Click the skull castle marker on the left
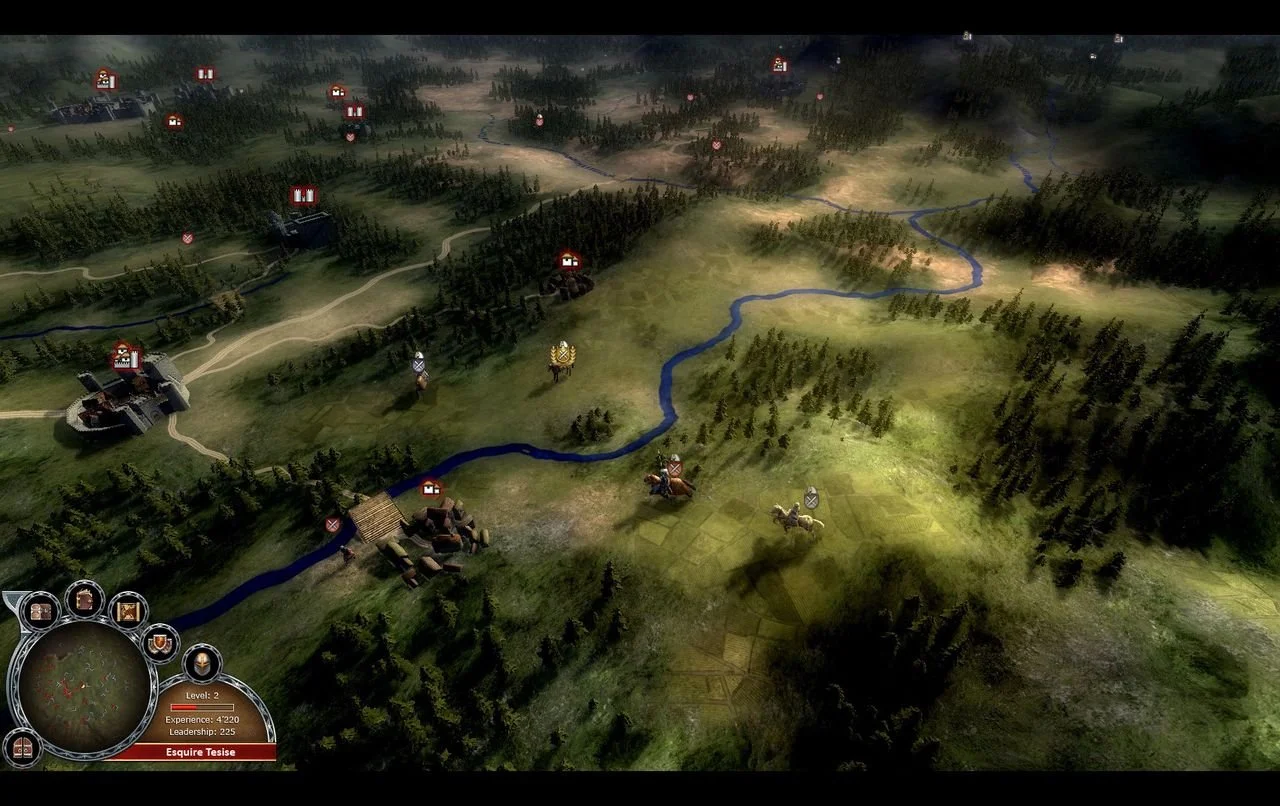This screenshot has width=1280, height=806. 124,358
